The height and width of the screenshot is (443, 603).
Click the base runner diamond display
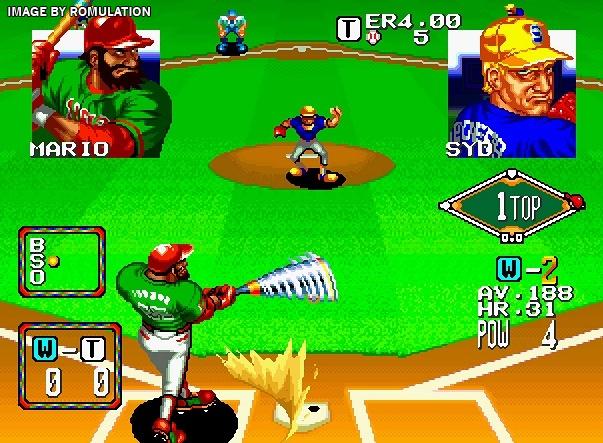coord(508,207)
